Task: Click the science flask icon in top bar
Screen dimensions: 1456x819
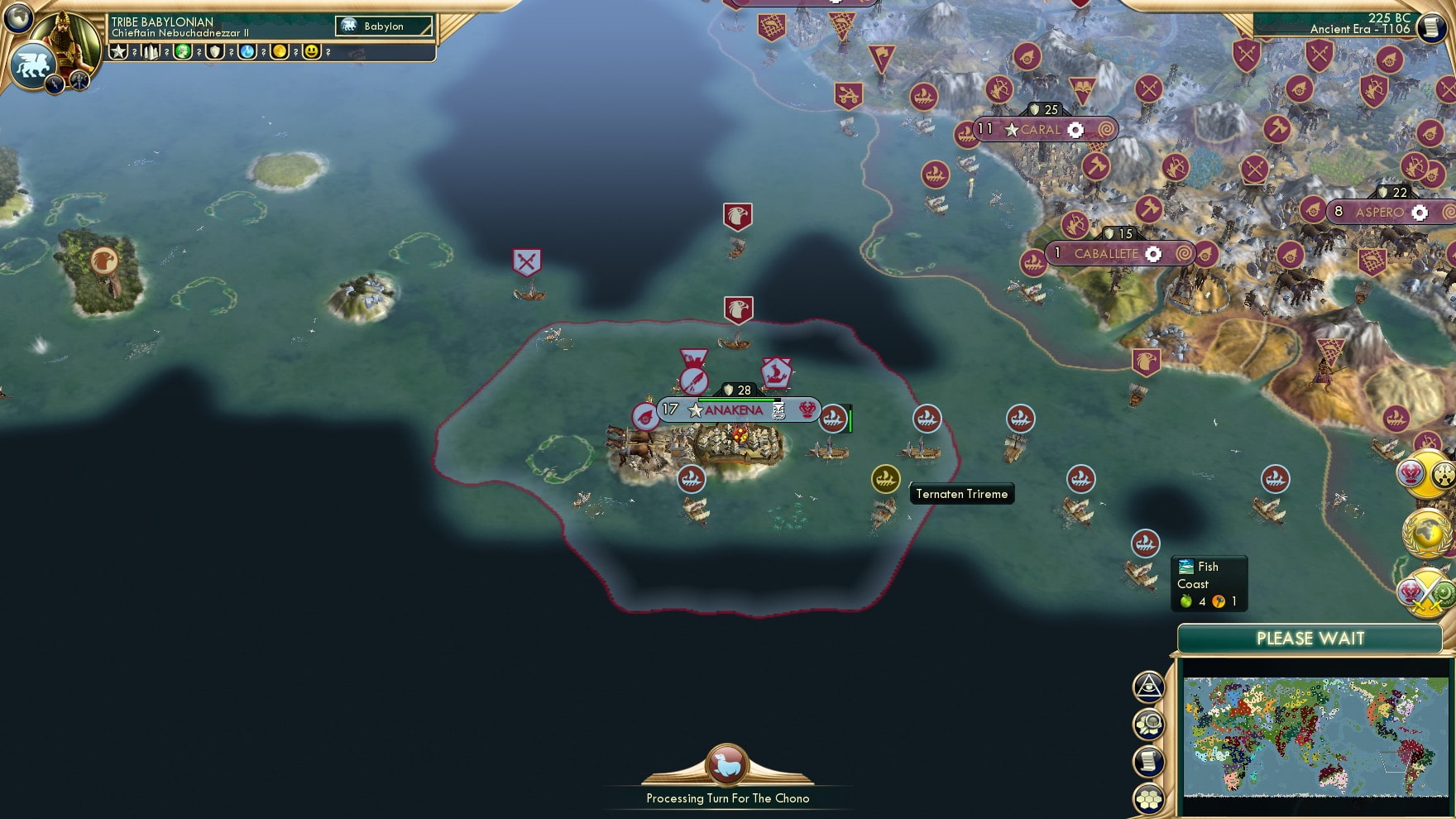Action: 247,52
